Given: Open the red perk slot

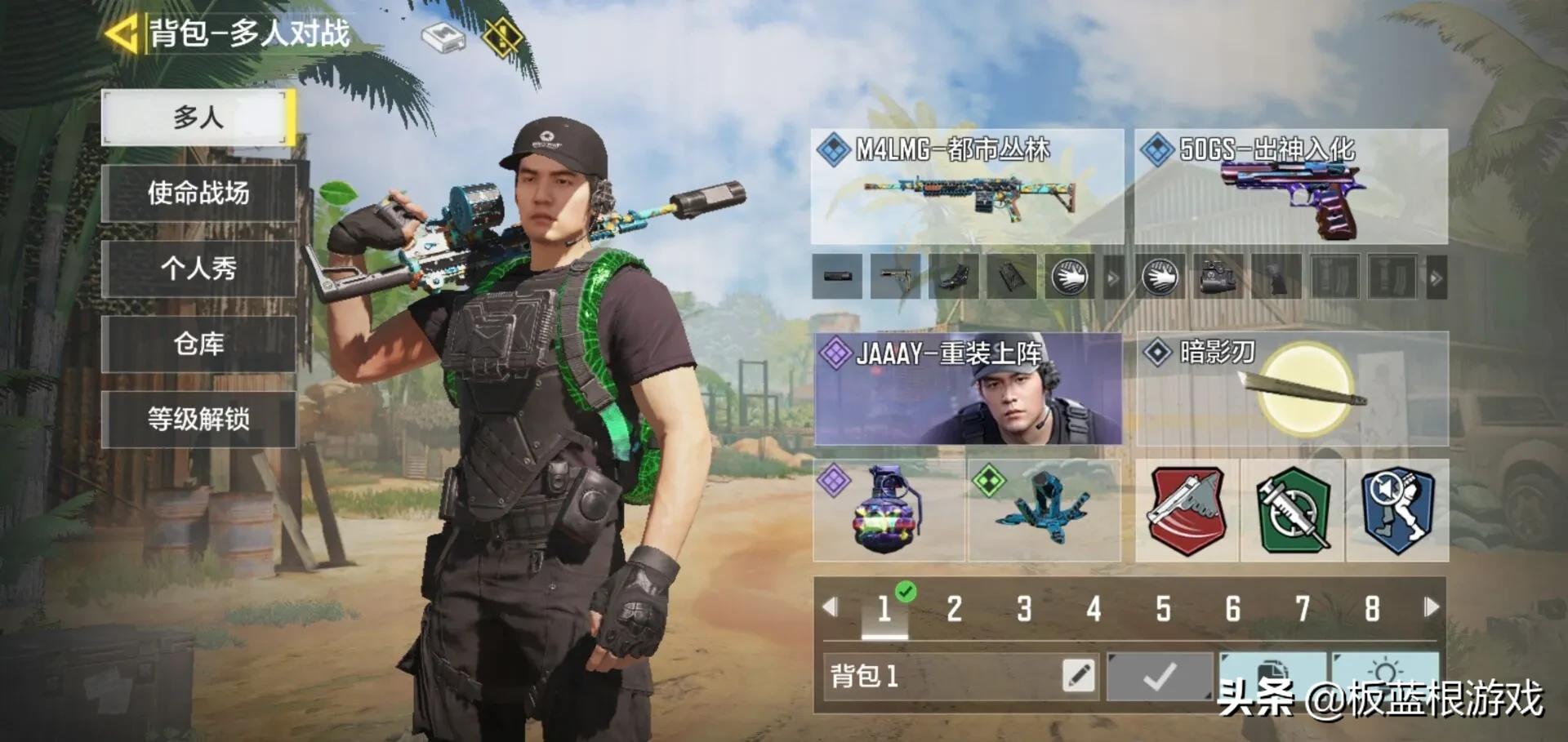Looking at the screenshot, I should click(1187, 510).
